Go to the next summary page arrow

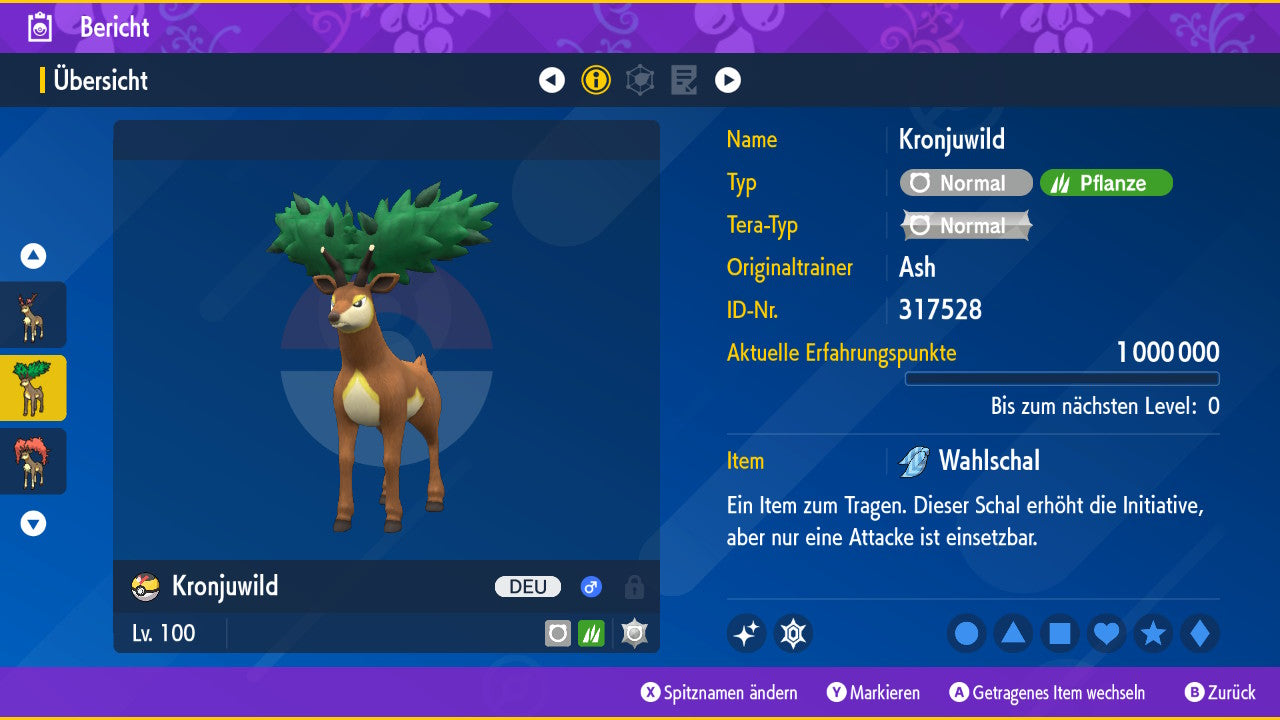[x=728, y=80]
